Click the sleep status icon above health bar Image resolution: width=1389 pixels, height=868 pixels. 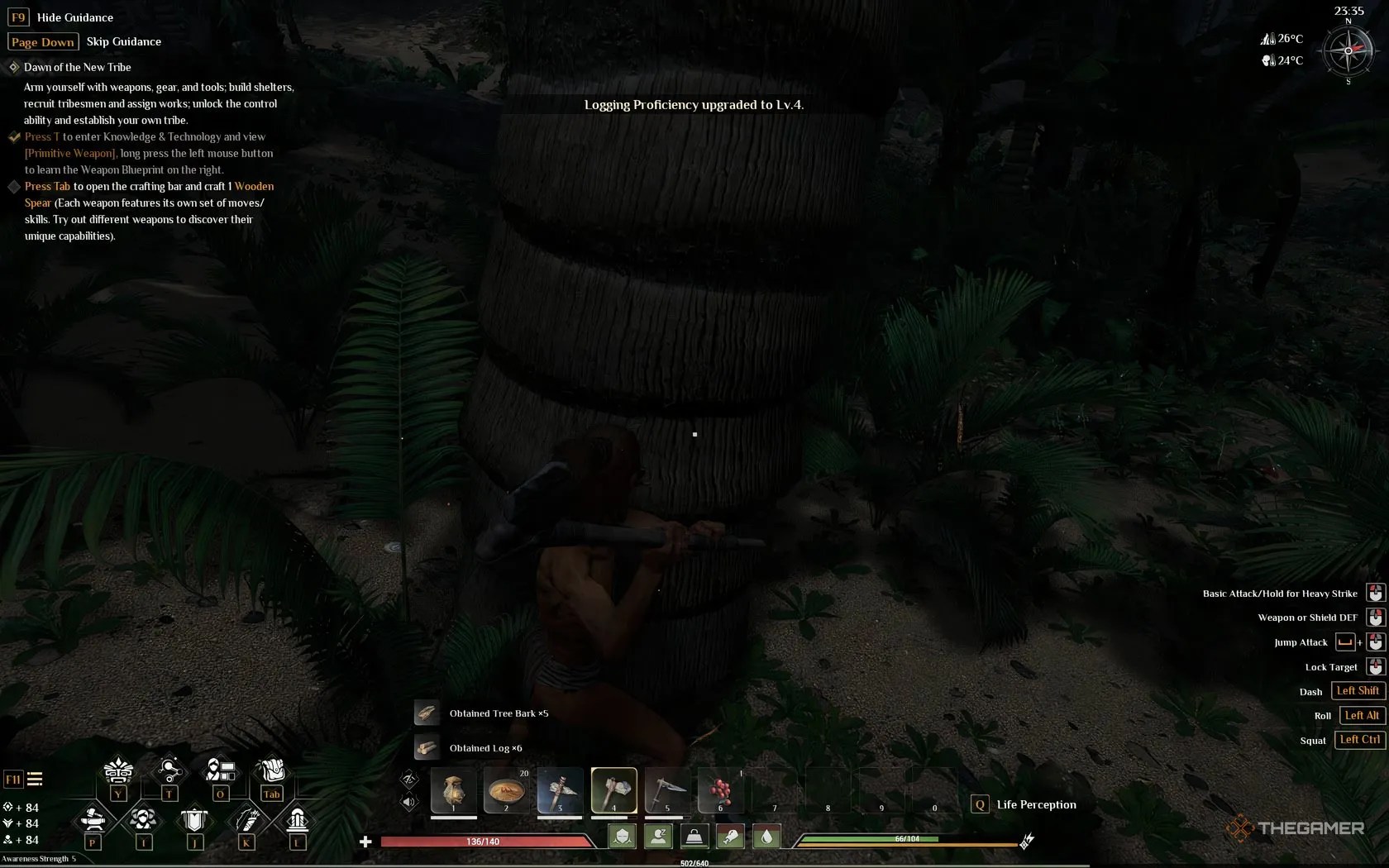pyautogui.click(x=658, y=837)
